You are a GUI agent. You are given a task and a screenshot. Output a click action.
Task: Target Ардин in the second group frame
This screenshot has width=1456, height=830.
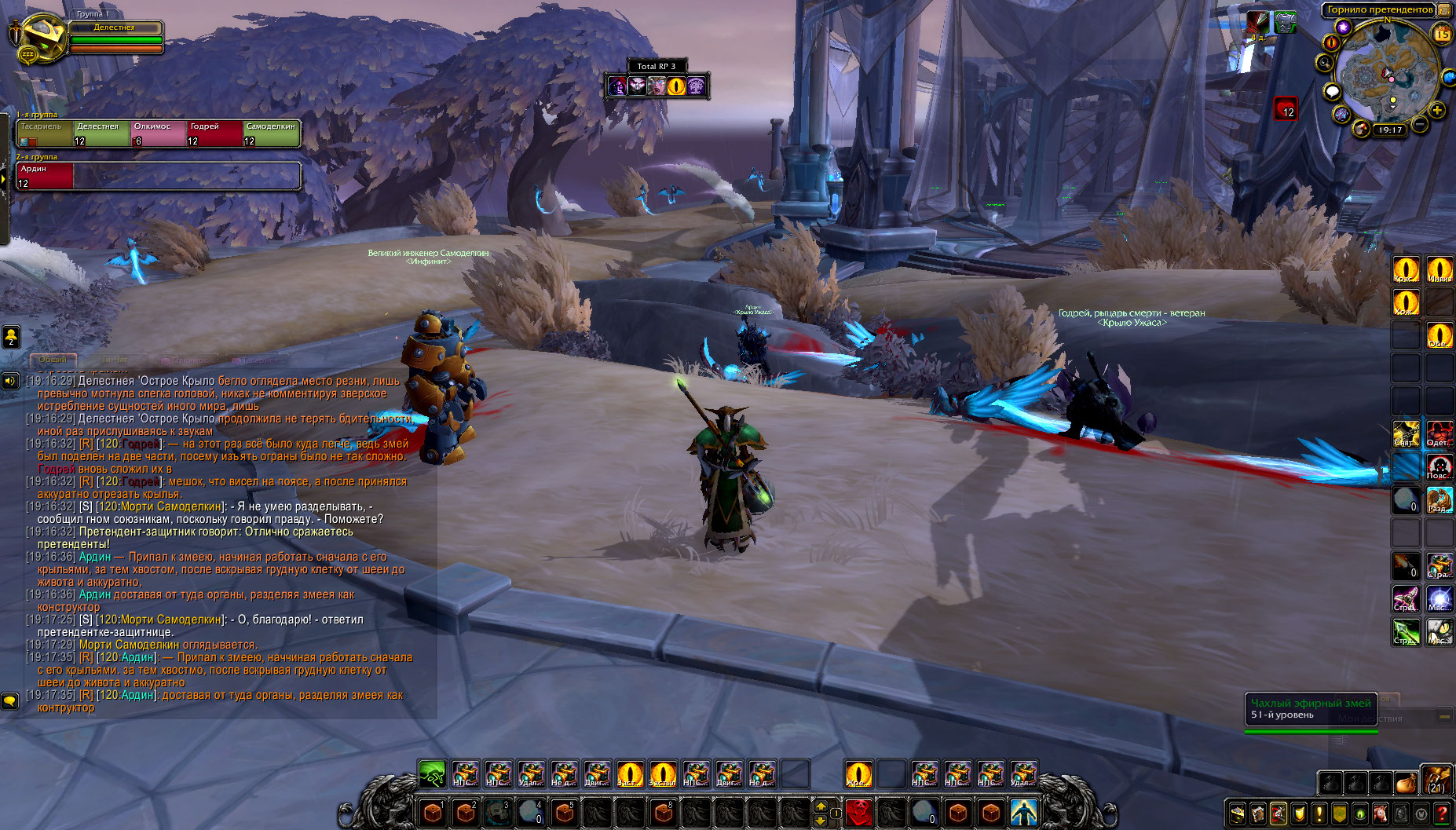(x=45, y=176)
